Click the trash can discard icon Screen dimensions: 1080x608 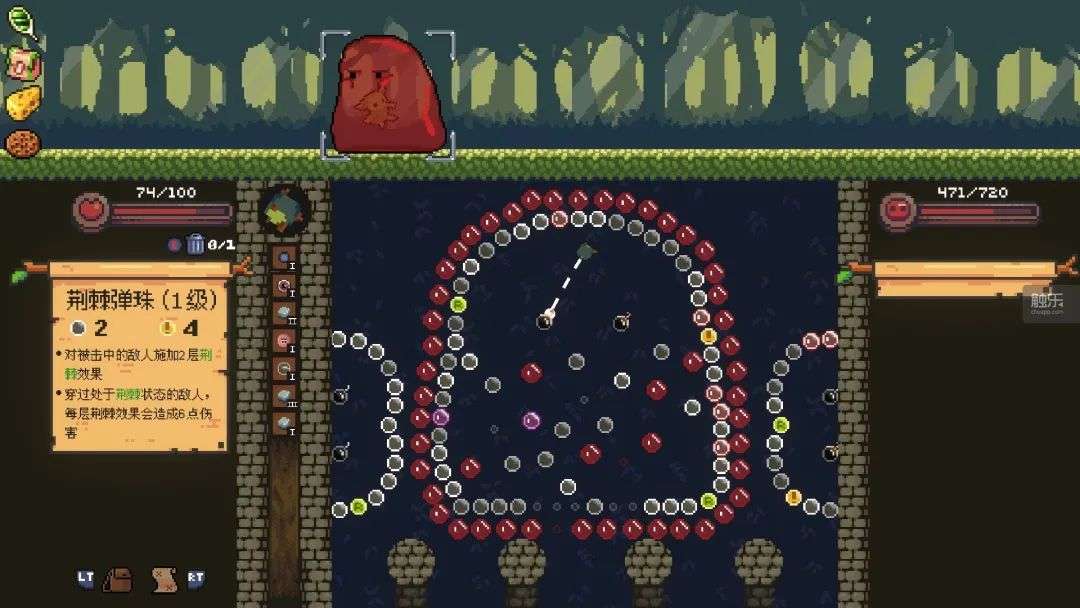196,243
